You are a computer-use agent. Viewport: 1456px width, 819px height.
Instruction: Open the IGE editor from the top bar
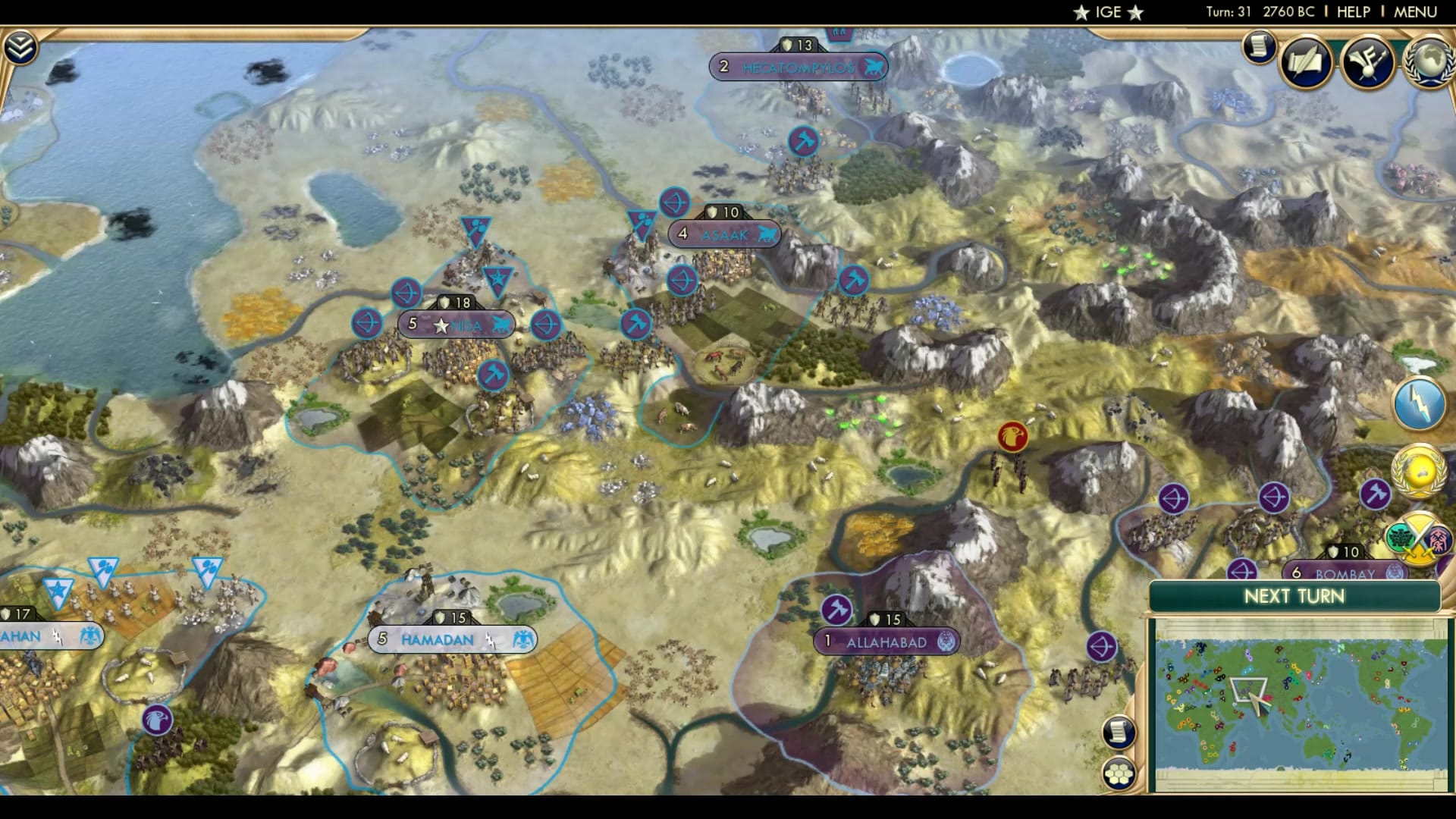[1107, 11]
